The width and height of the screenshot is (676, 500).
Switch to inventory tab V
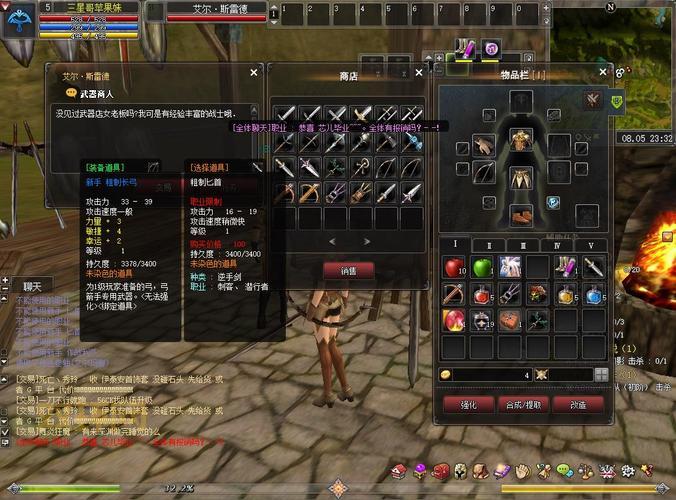pyautogui.click(x=590, y=245)
